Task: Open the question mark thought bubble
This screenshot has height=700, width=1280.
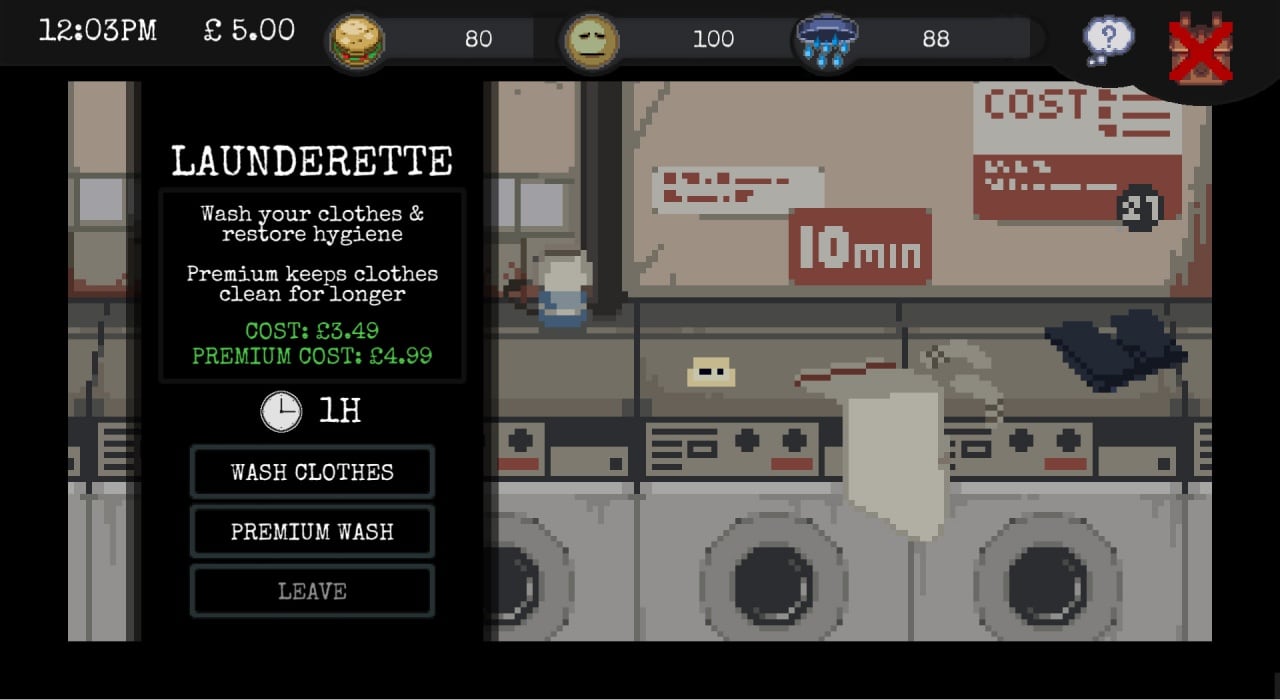Action: [x=1109, y=41]
